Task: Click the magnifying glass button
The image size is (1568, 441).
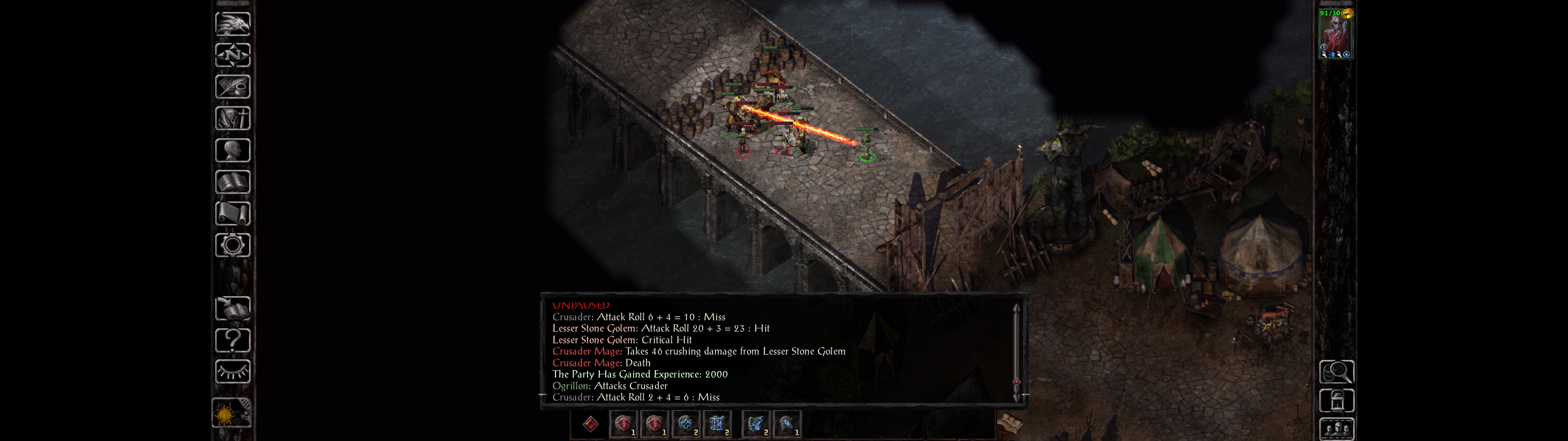Action: pyautogui.click(x=1336, y=371)
